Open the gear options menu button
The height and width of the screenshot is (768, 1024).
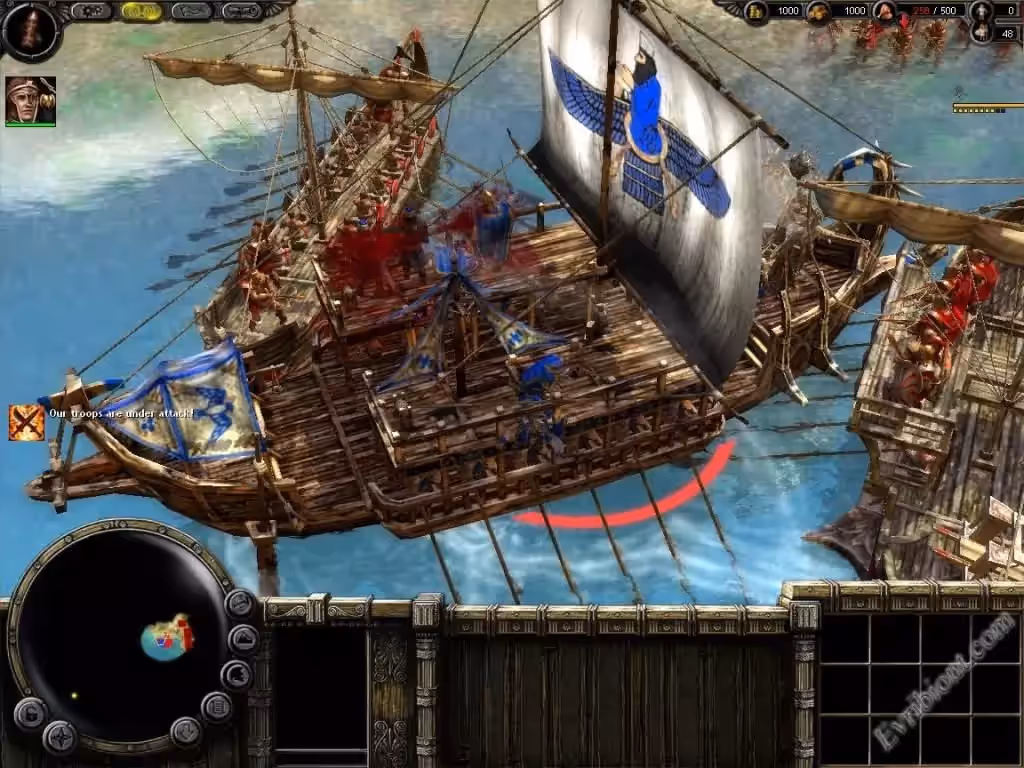click(x=90, y=11)
